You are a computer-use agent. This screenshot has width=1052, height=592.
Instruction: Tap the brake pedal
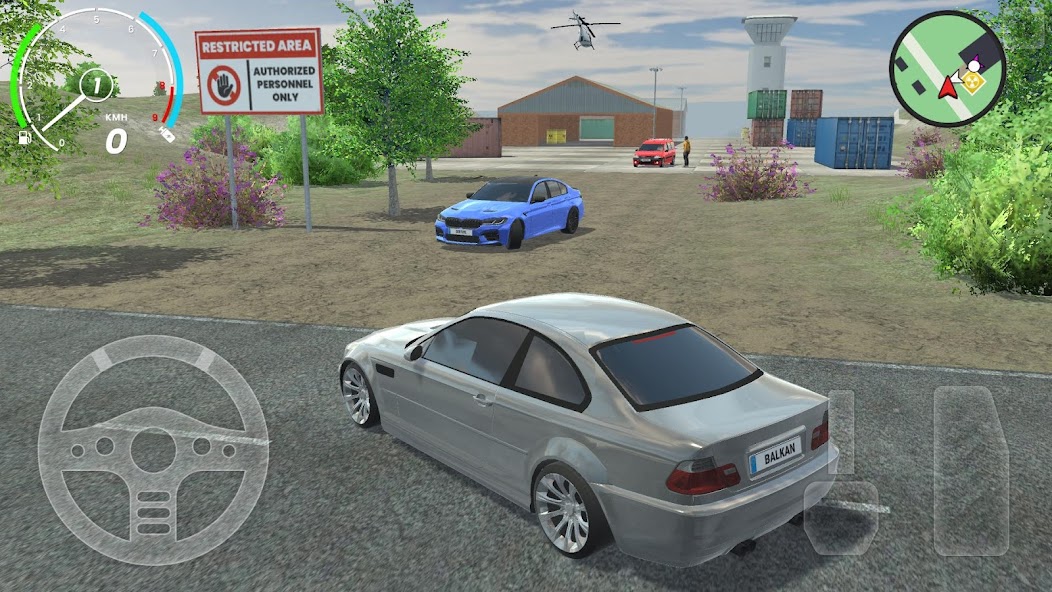(841, 516)
